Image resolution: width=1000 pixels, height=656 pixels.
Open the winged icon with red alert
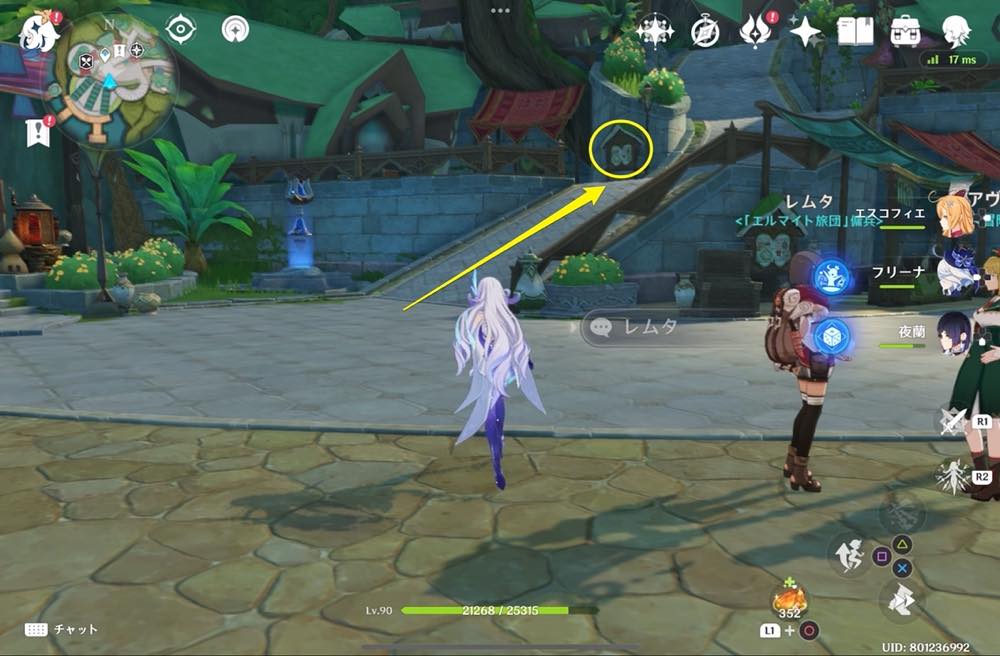754,32
